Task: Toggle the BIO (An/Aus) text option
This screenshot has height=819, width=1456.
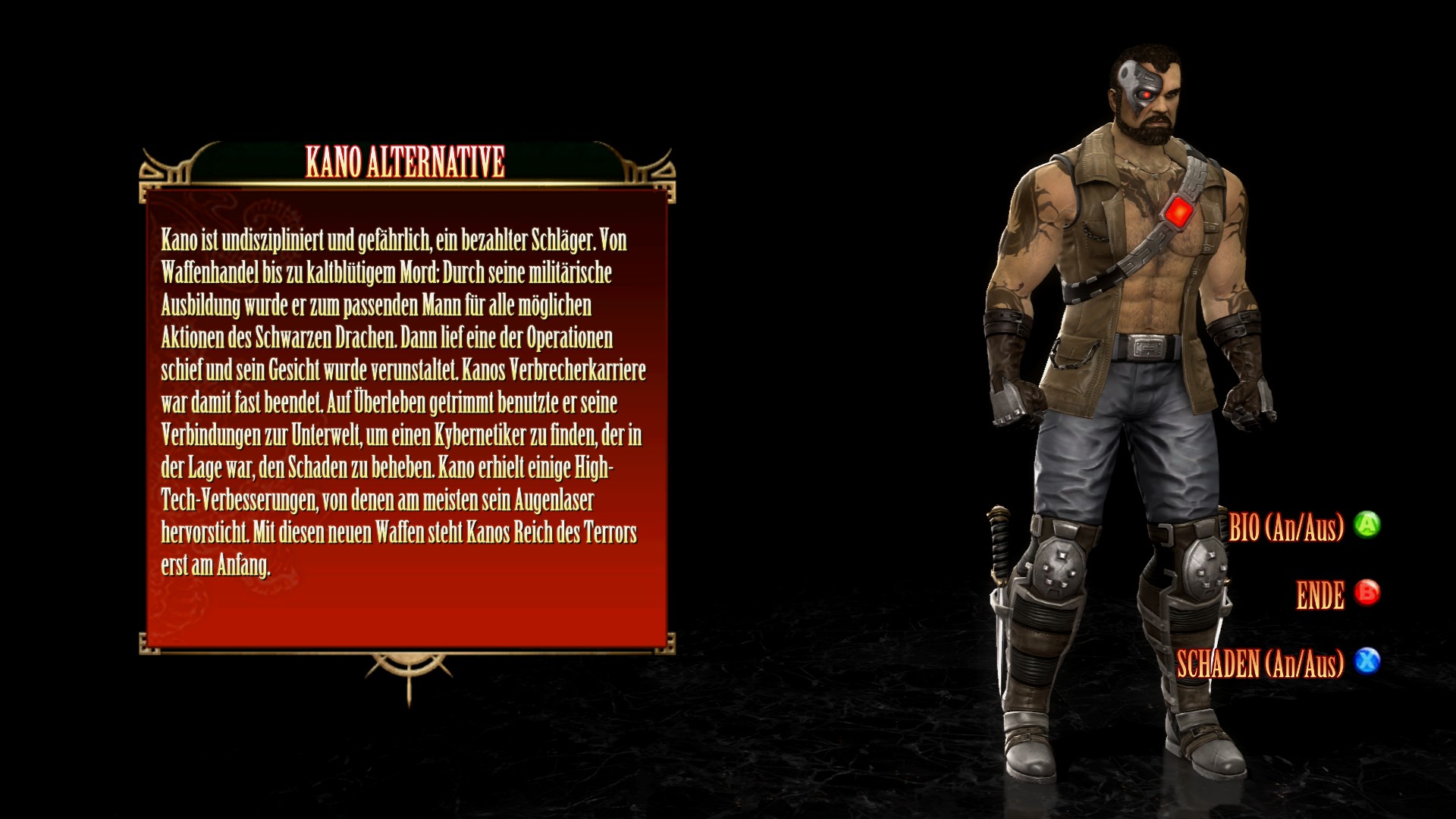Action: (x=1286, y=526)
